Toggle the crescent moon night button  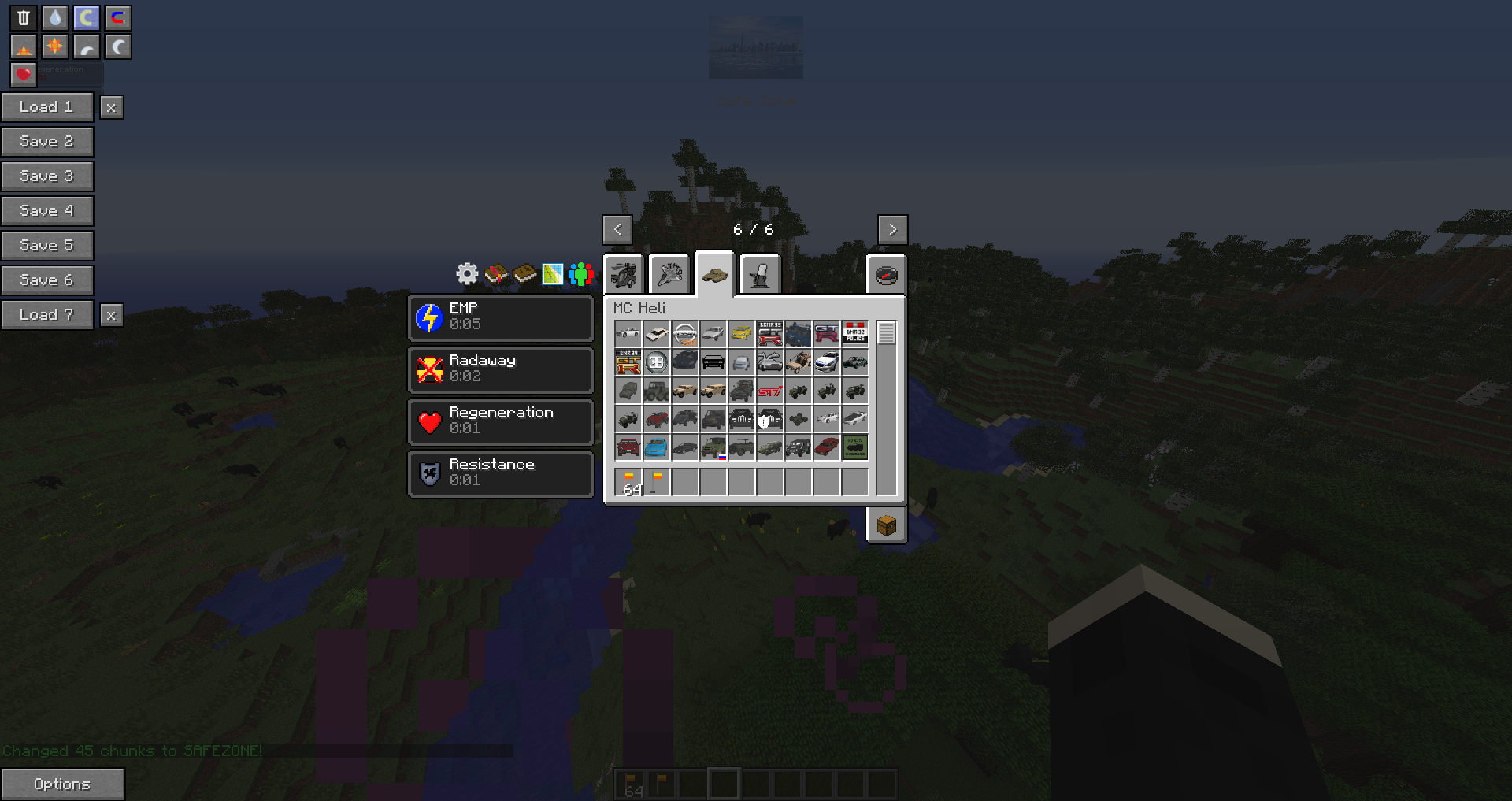pos(117,46)
